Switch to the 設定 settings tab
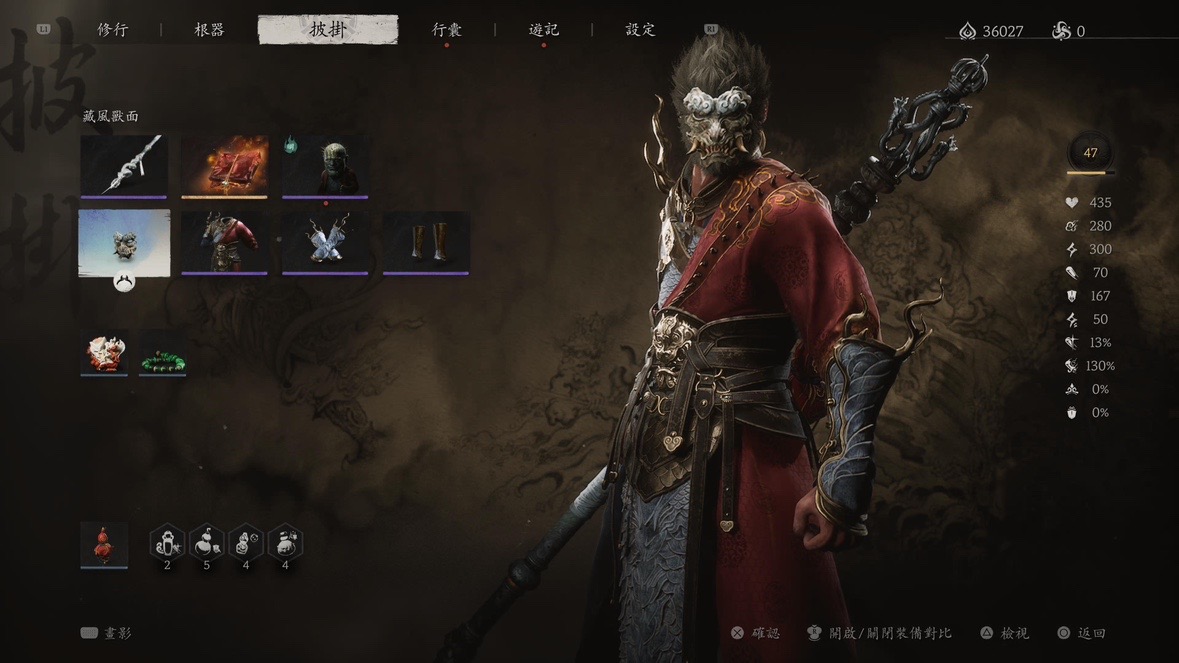 [640, 30]
